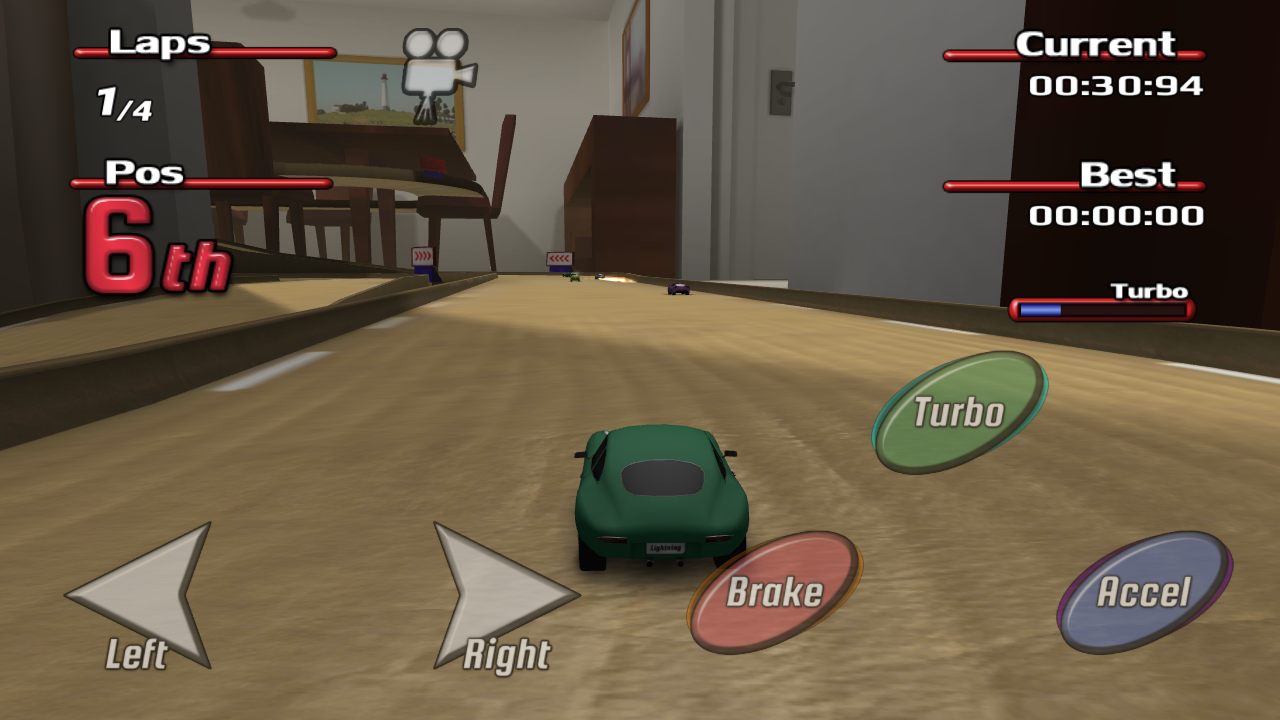Select the Best time readout
The width and height of the screenshot is (1280, 720).
1127,174
